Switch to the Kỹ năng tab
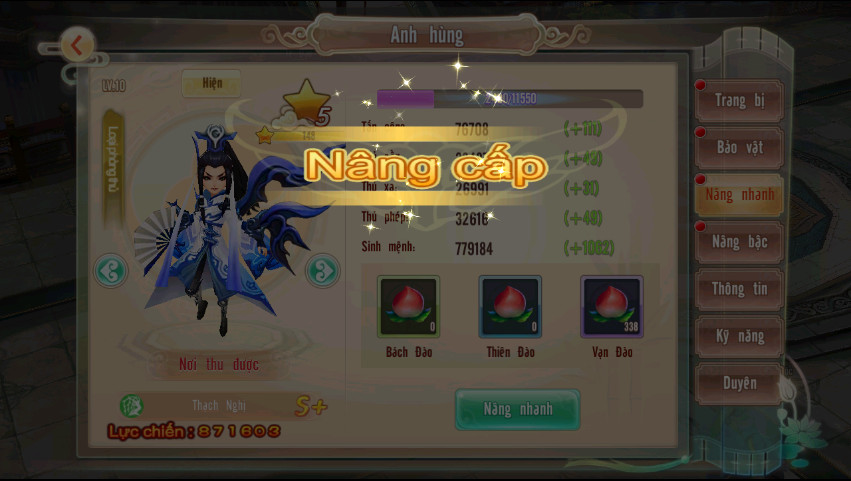 (x=739, y=336)
